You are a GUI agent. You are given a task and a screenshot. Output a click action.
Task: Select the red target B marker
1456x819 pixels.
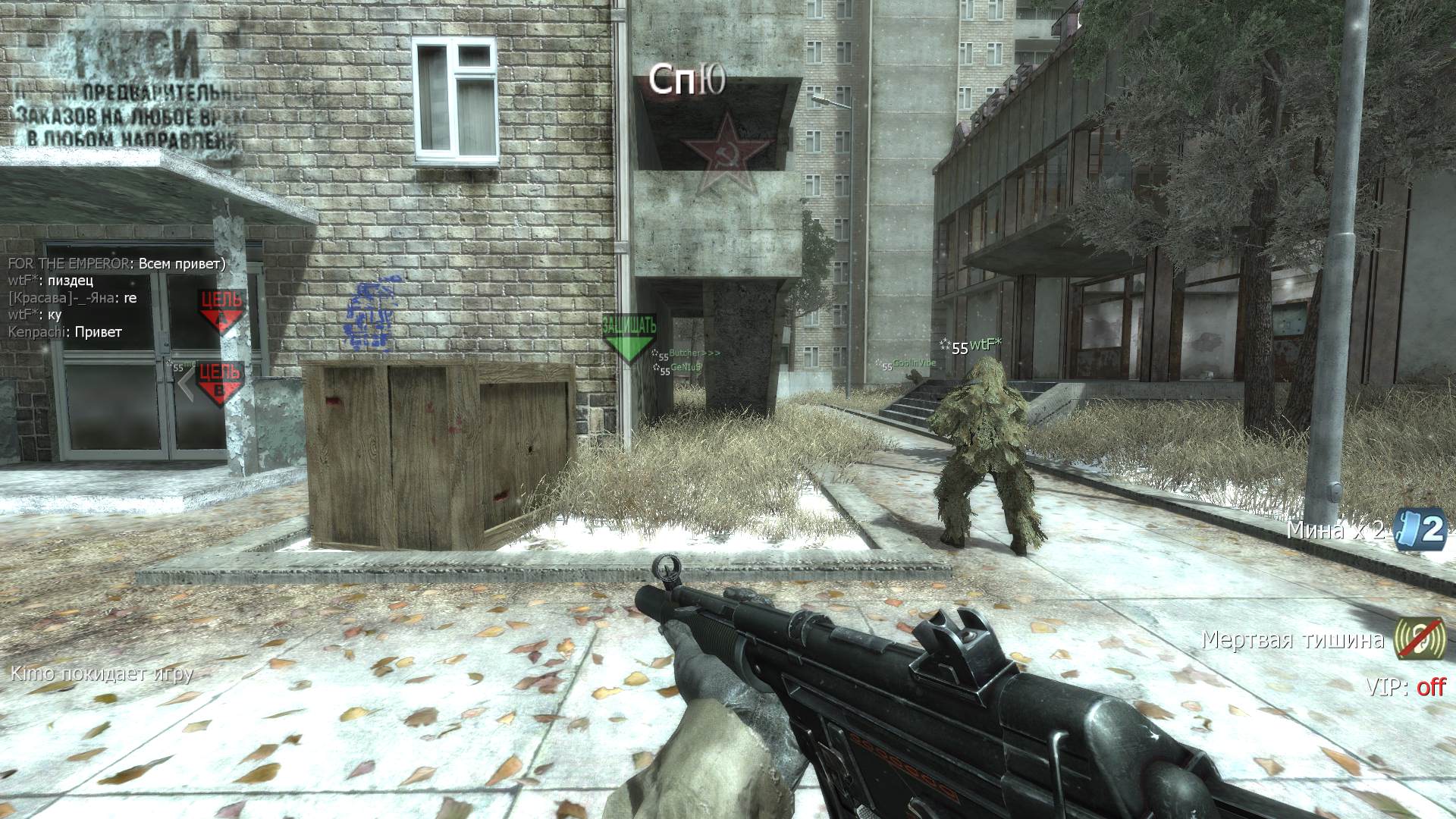pyautogui.click(x=219, y=381)
